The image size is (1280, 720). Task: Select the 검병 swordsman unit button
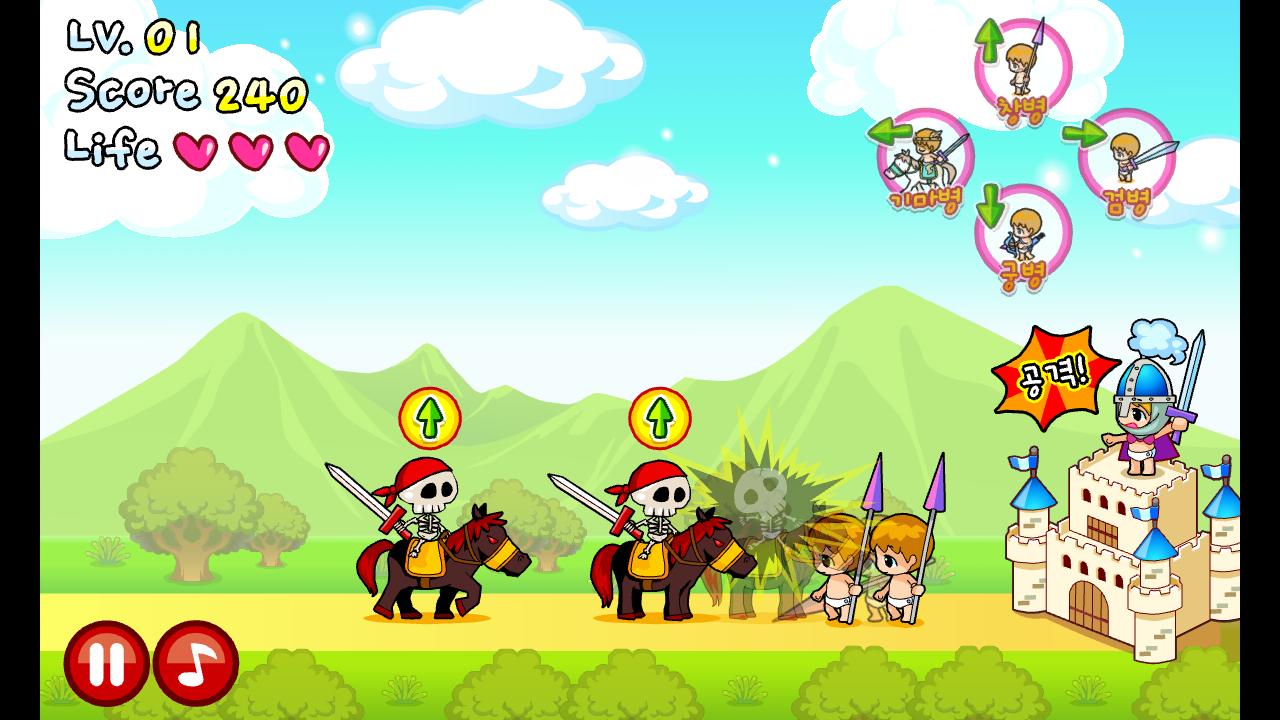click(x=1125, y=160)
